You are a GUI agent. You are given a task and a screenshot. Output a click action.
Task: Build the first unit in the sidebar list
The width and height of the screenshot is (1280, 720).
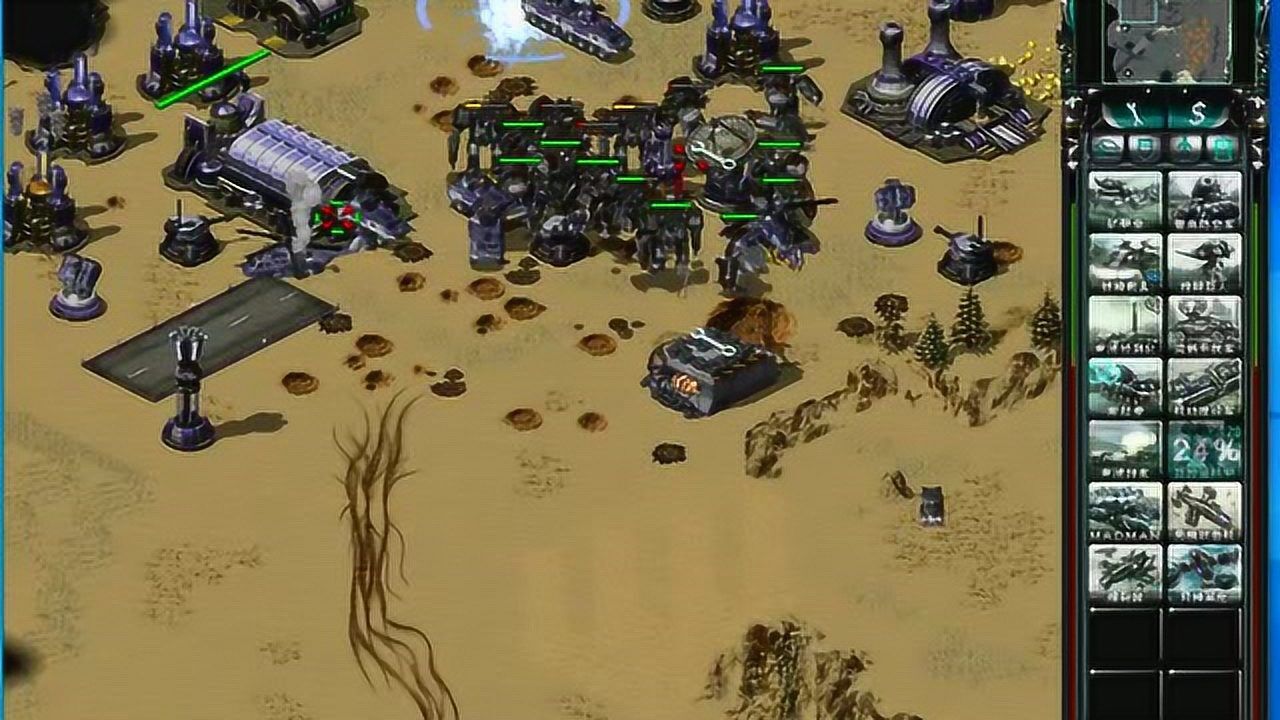1125,202
